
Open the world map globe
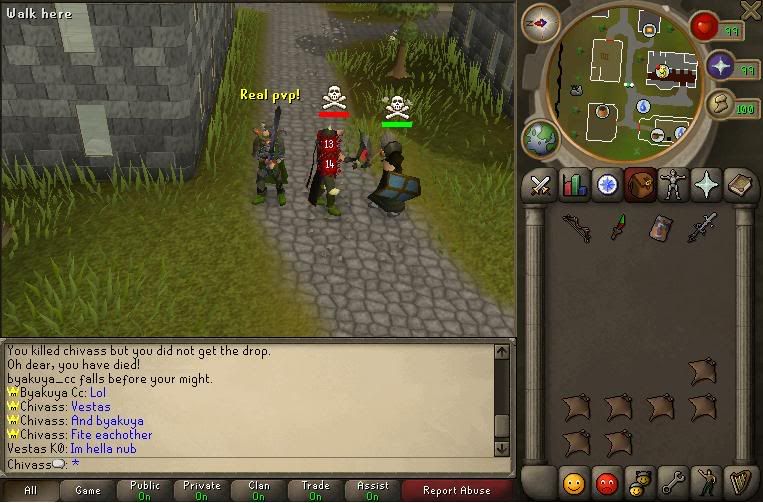click(540, 136)
